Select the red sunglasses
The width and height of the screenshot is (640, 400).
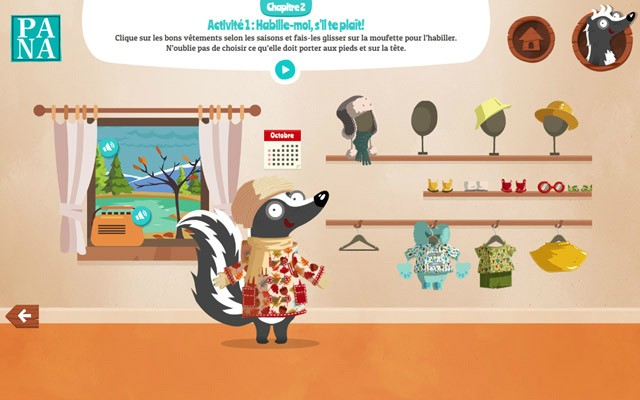click(550, 186)
